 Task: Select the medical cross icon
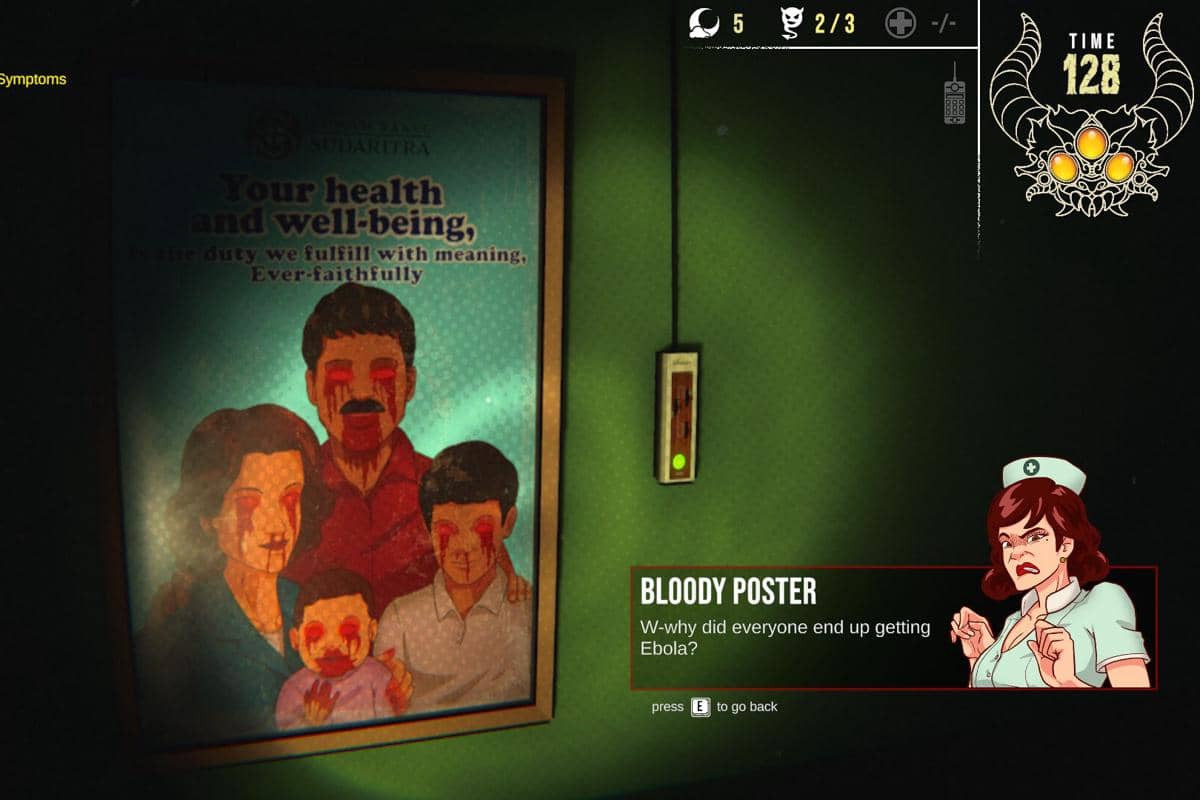coord(900,24)
